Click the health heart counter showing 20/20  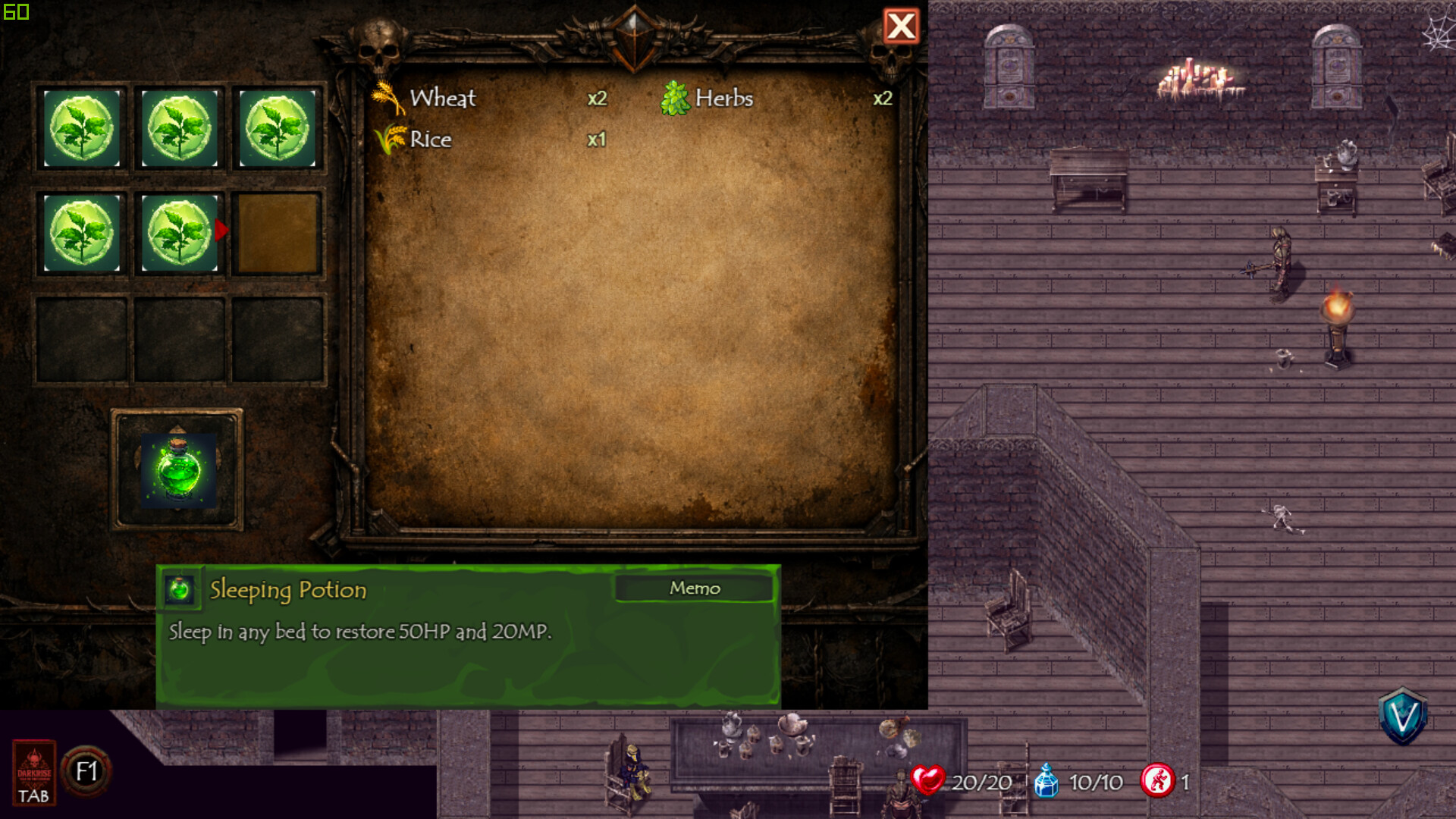[928, 780]
